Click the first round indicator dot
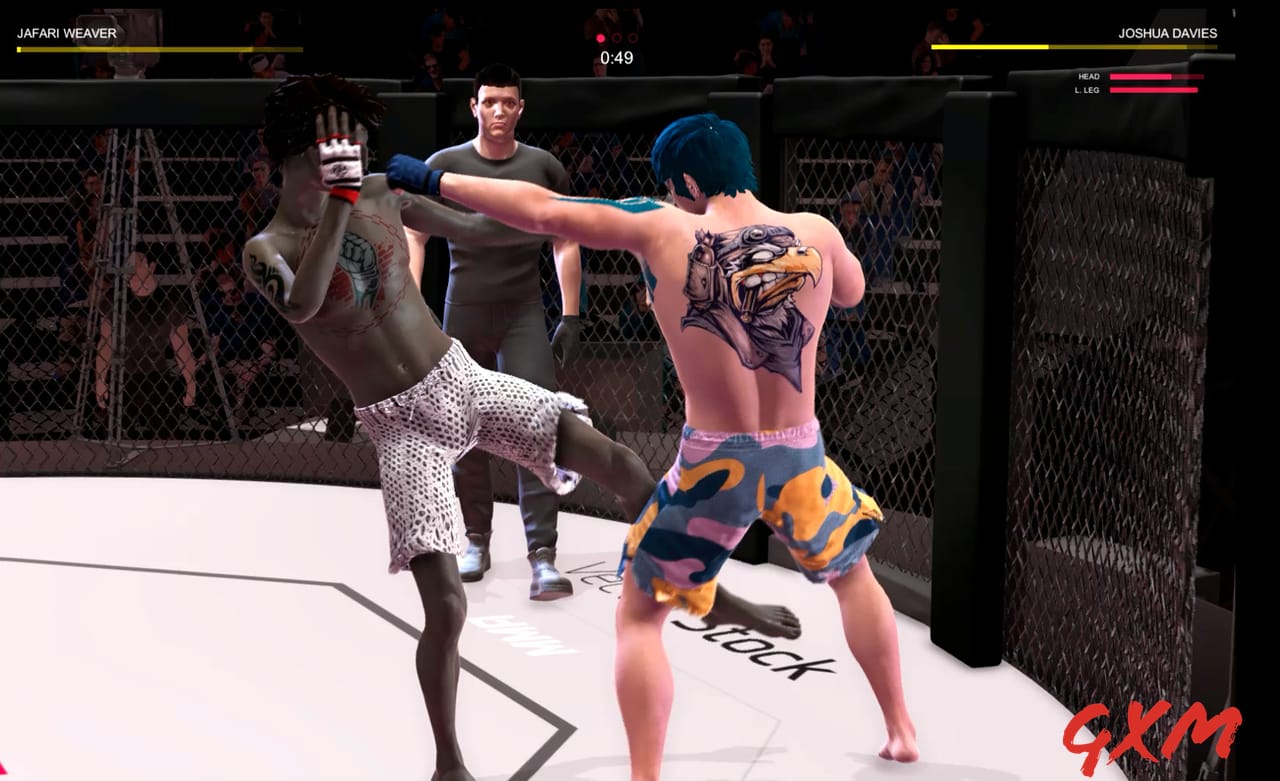The width and height of the screenshot is (1280, 781). (x=600, y=38)
